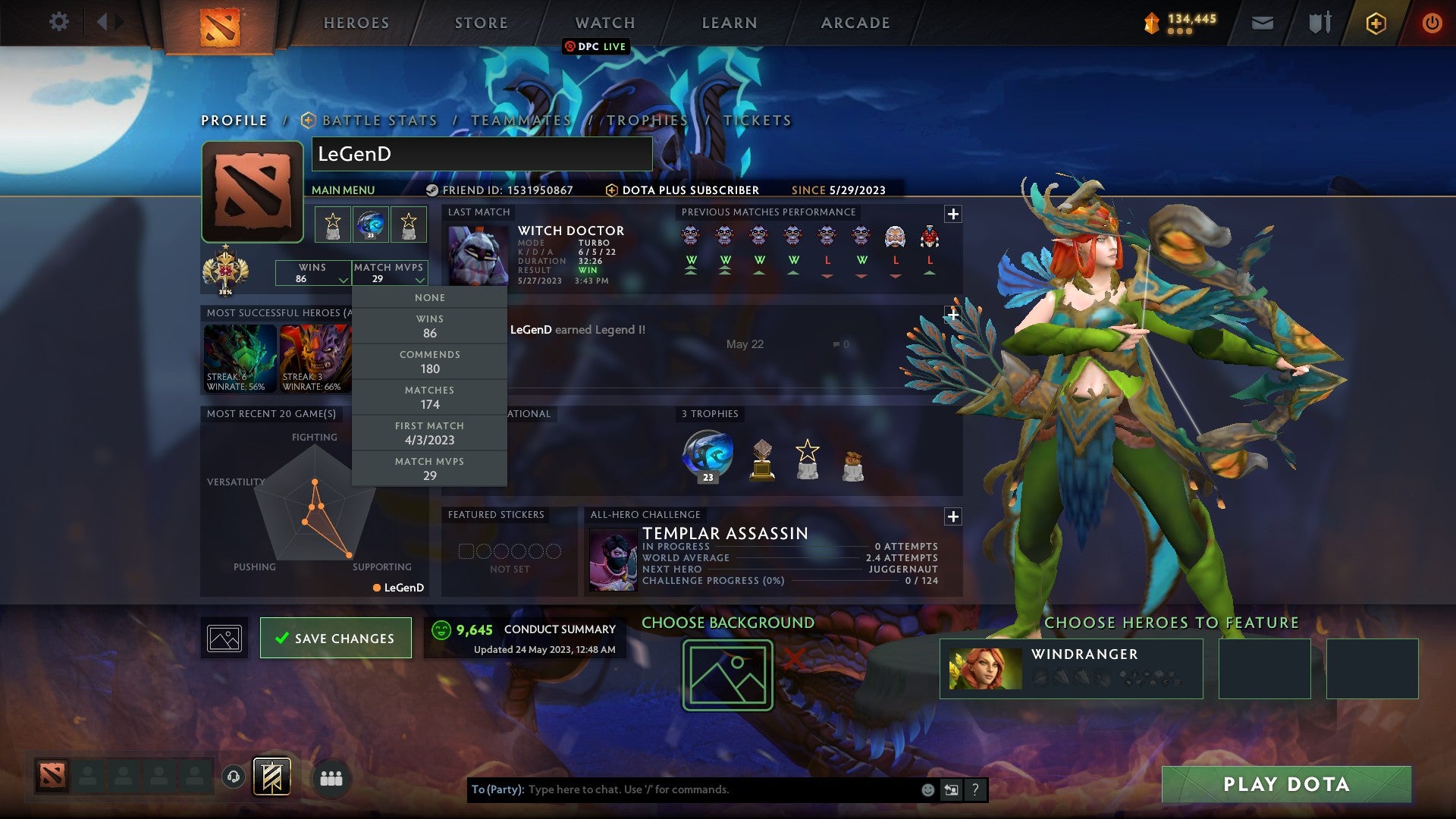Screen dimensions: 1456x819
Task: Click the chat input to message your party
Action: (682, 789)
